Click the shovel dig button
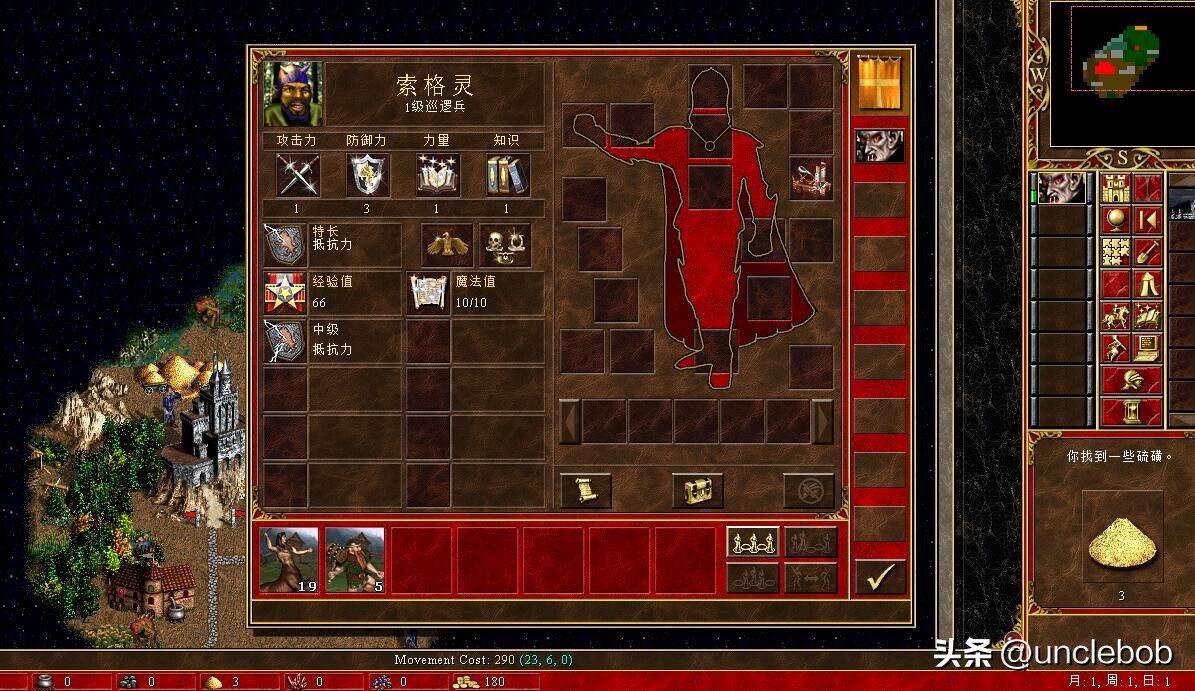 pyautogui.click(x=1147, y=251)
